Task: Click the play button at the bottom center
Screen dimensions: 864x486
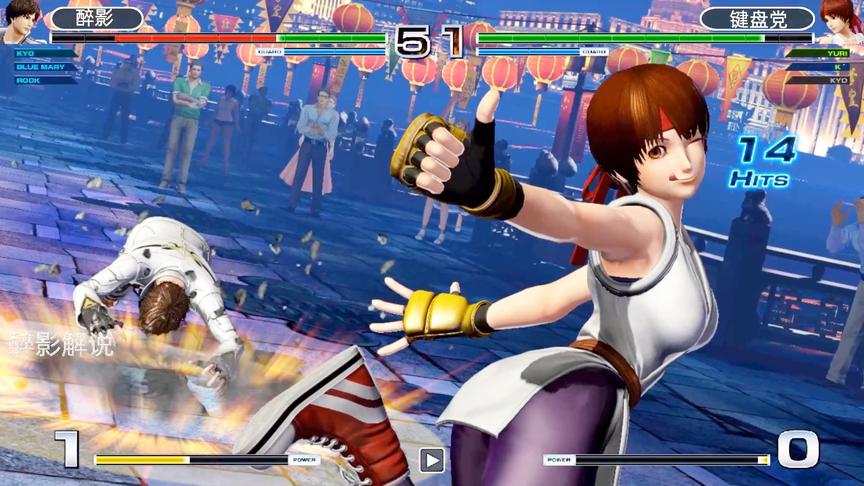Action: 431,460
